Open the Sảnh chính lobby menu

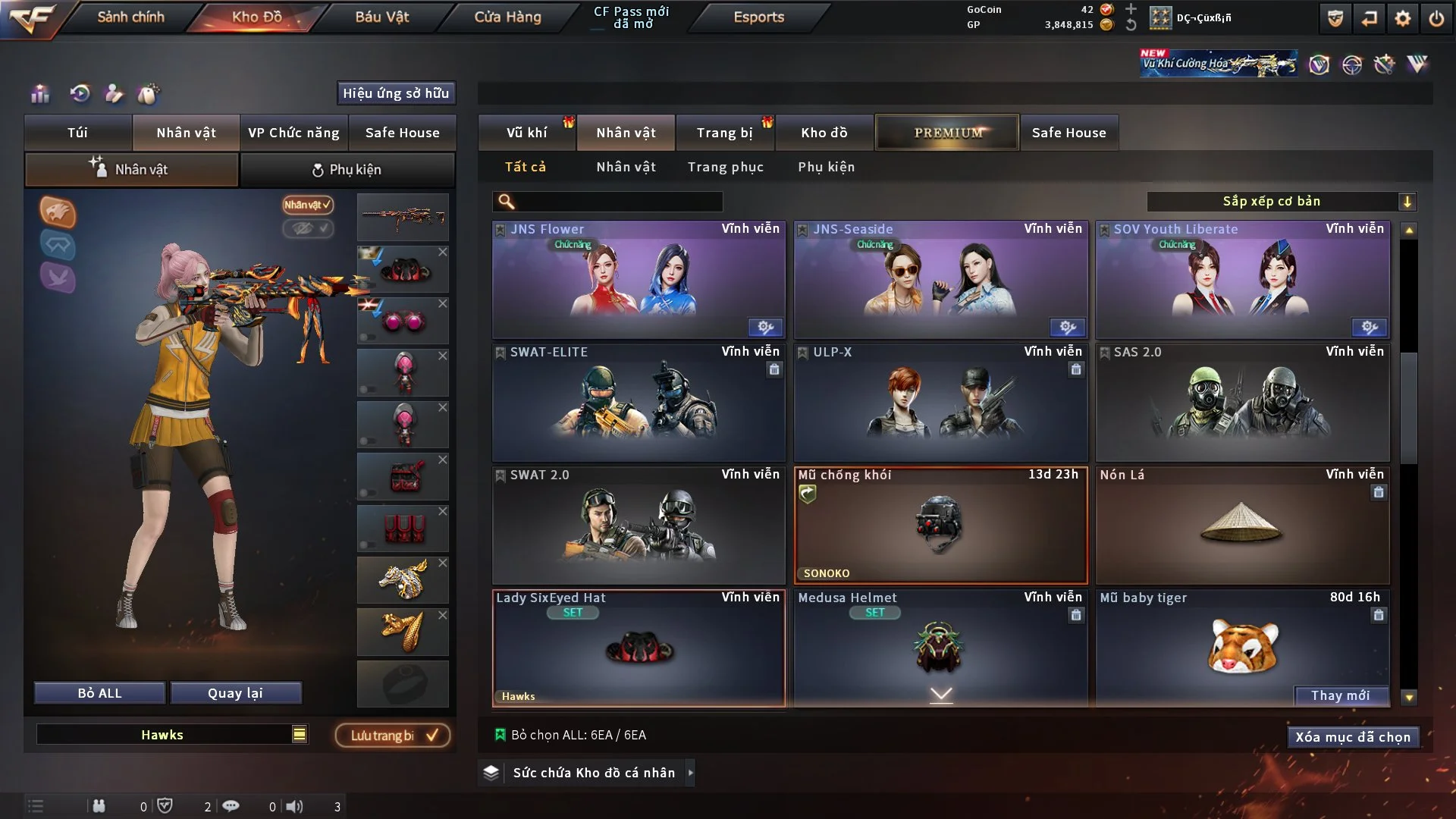pos(130,17)
